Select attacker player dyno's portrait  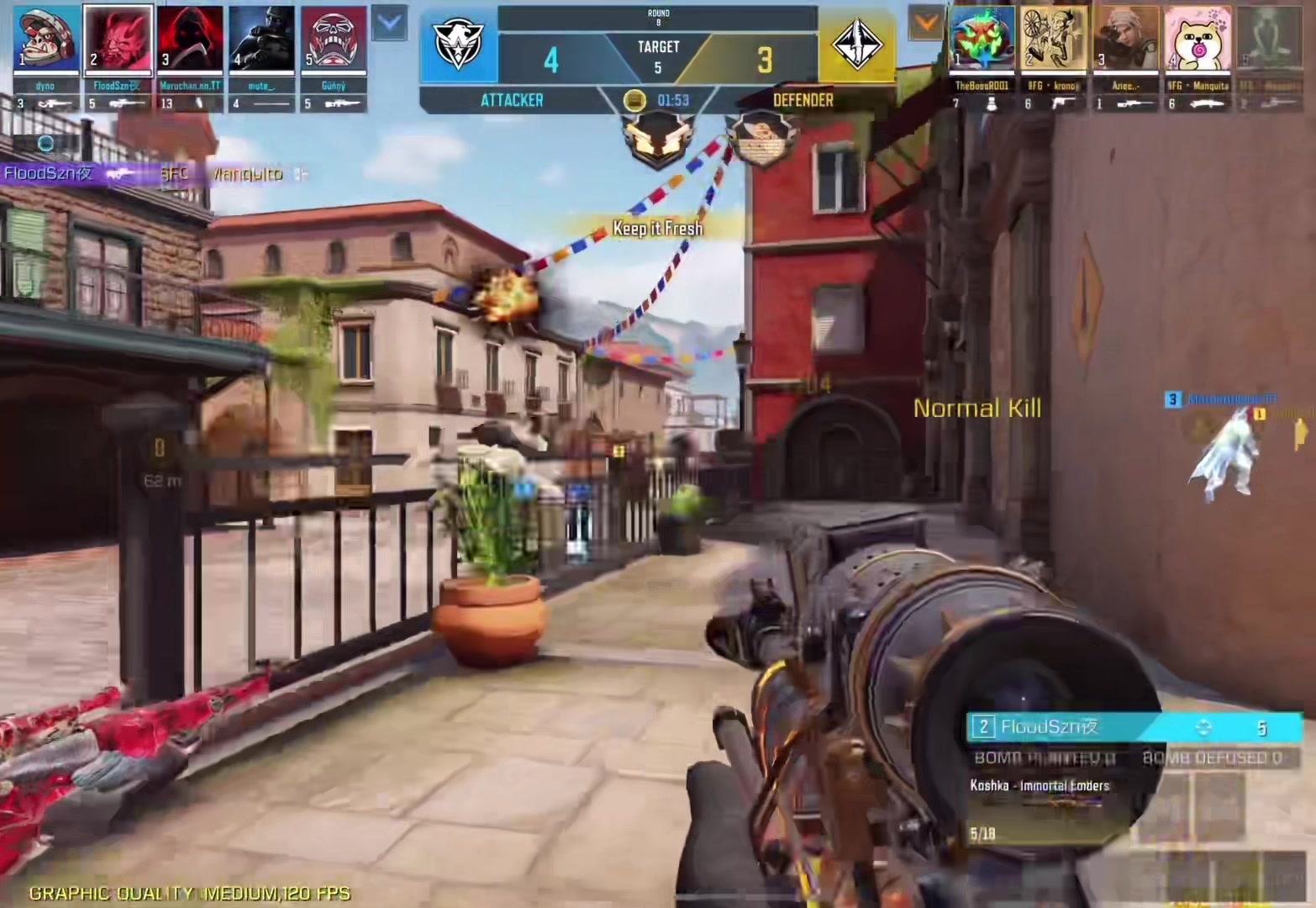(46, 40)
